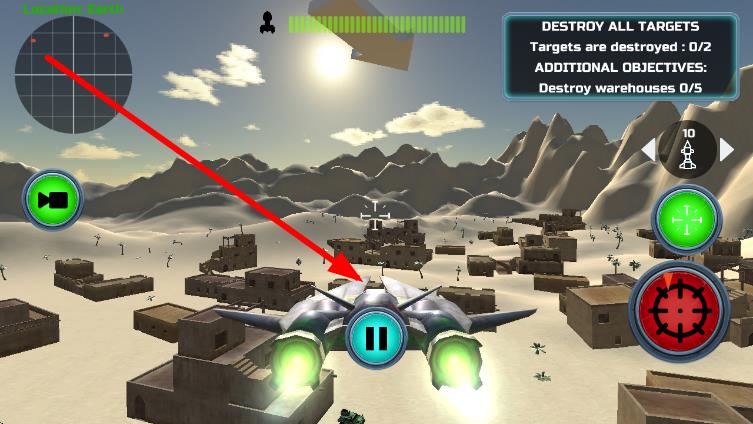Image resolution: width=753 pixels, height=424 pixels.
Task: Activate the green target lock button
Action: [x=686, y=218]
